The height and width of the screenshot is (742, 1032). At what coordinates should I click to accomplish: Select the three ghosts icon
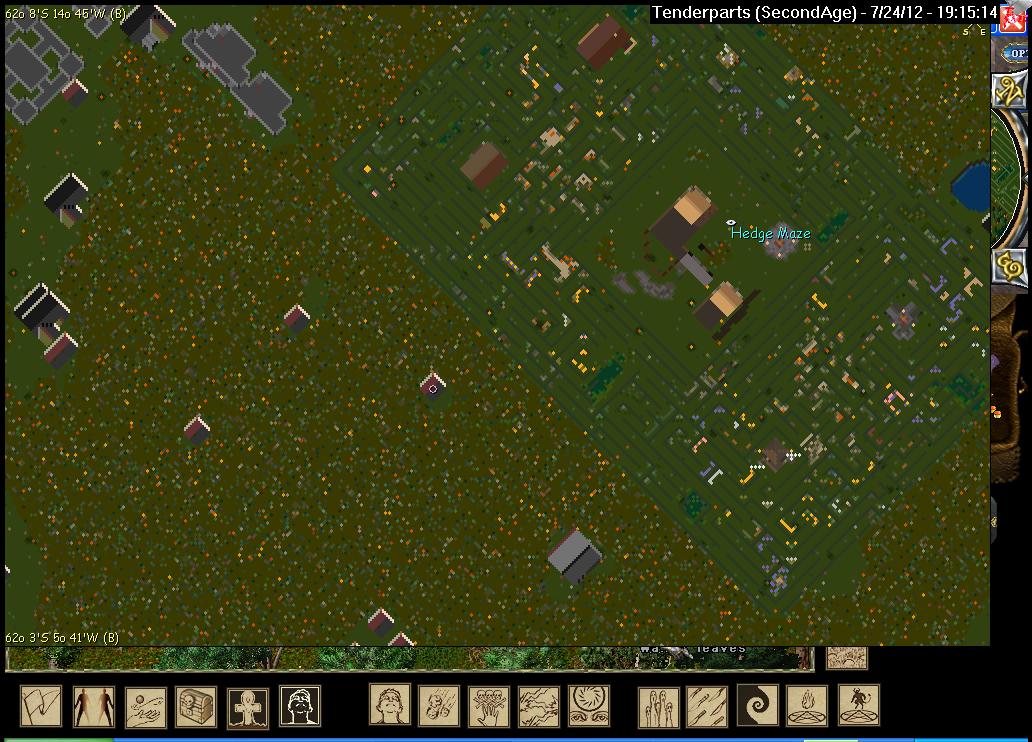pyautogui.click(x=659, y=706)
